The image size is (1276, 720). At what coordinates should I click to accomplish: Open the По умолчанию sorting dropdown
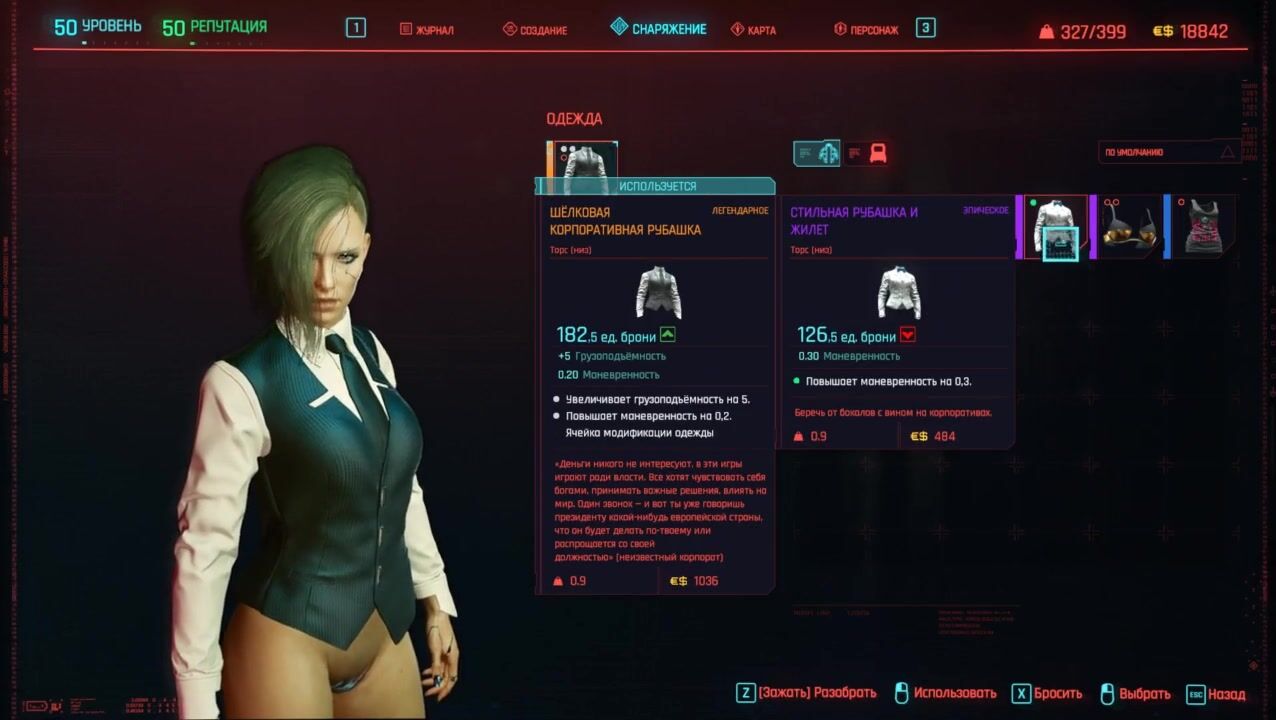tap(1168, 153)
